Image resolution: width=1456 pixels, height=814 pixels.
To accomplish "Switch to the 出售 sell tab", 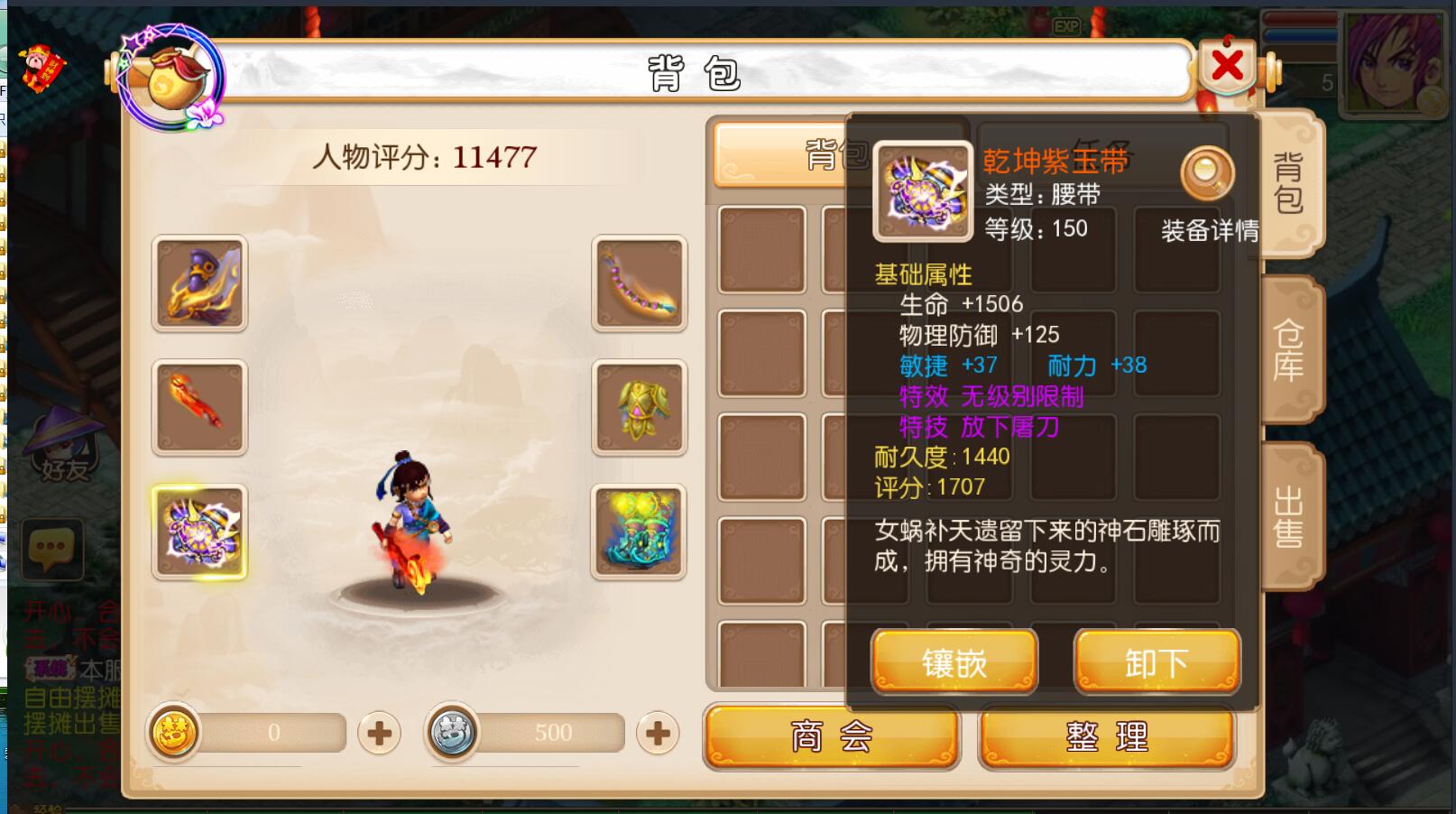I will point(1290,516).
